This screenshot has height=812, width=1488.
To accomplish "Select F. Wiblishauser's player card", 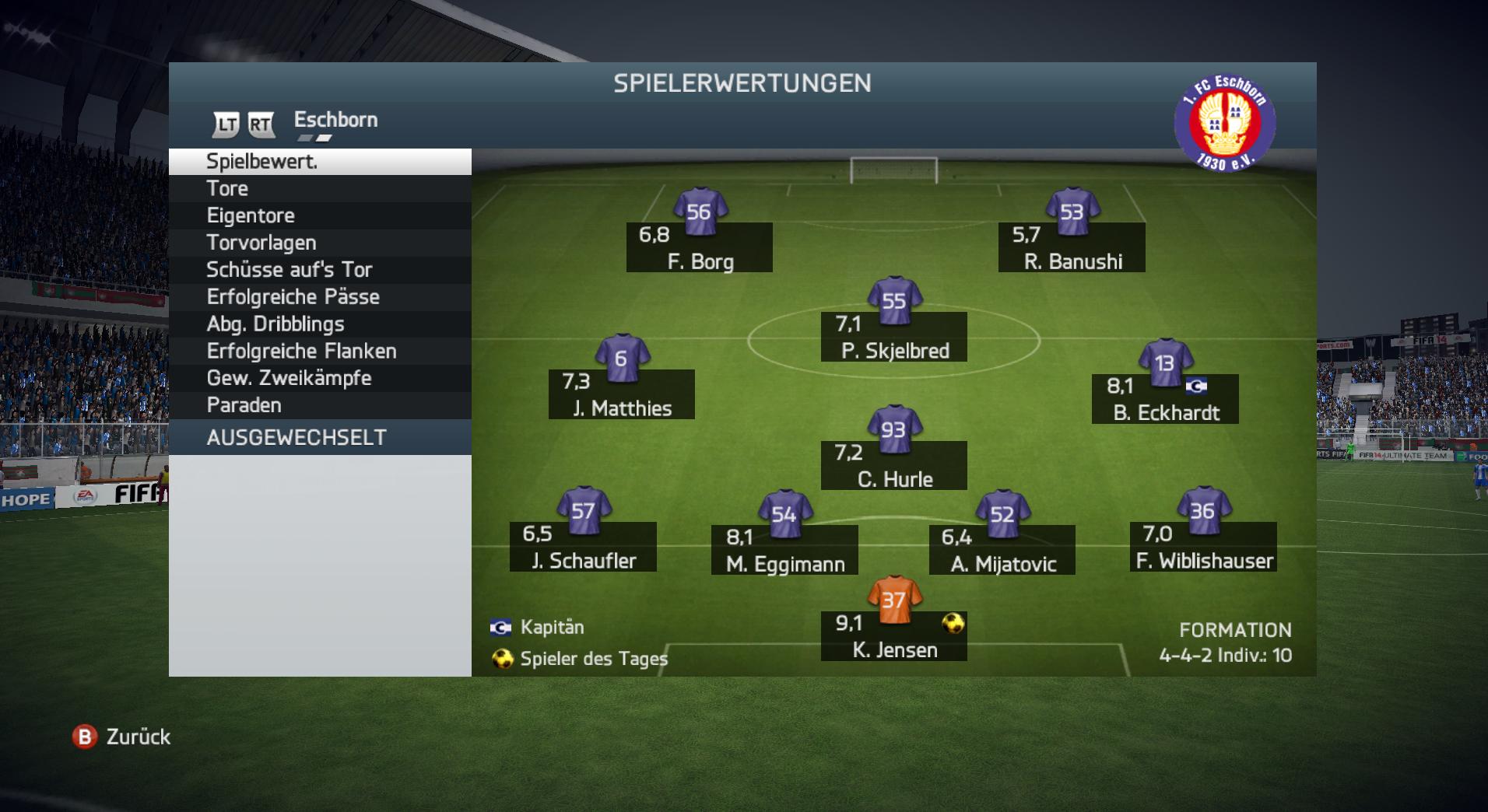I will tap(1203, 547).
